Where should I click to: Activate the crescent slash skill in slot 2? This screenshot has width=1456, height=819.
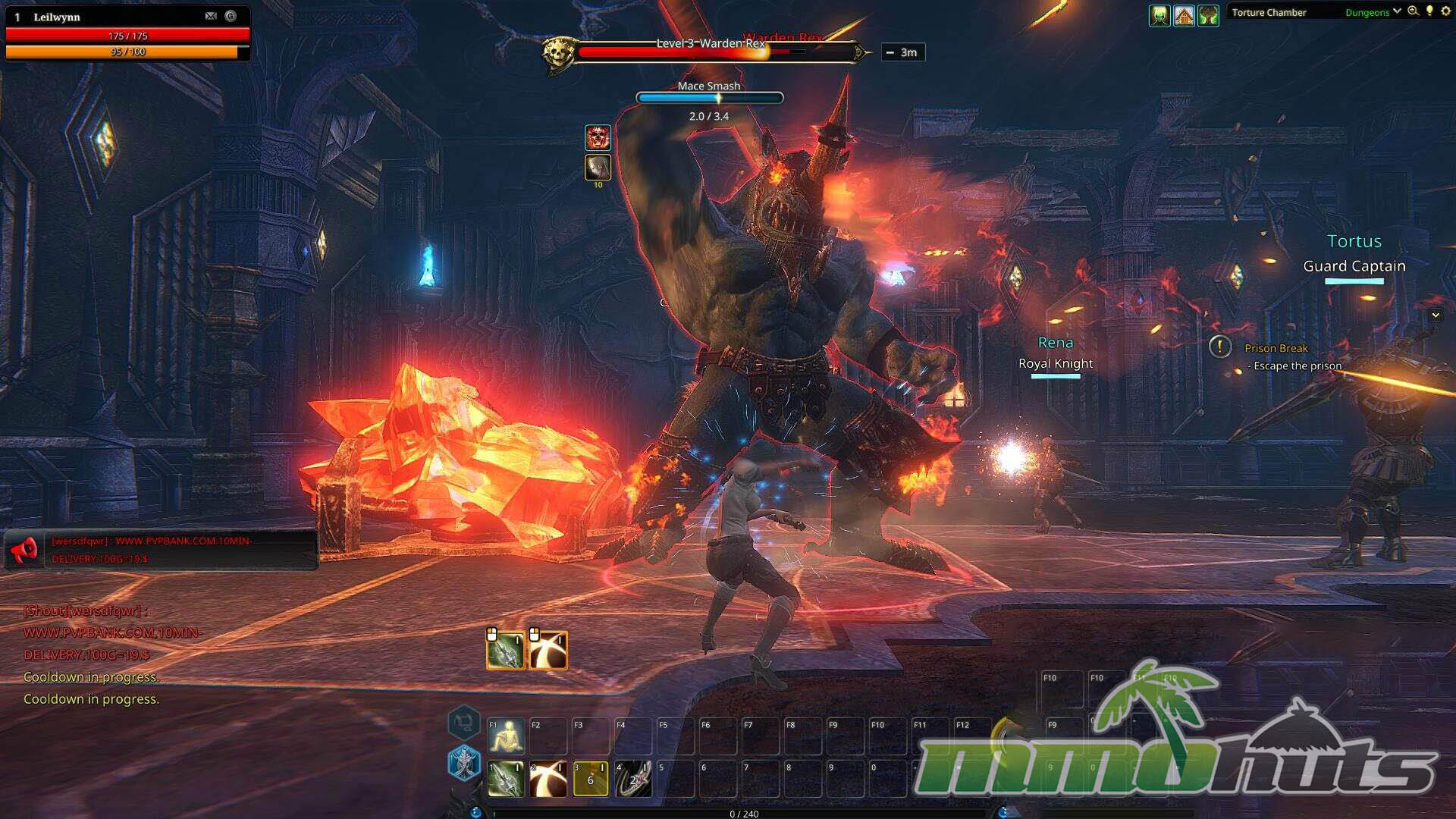coord(548,779)
